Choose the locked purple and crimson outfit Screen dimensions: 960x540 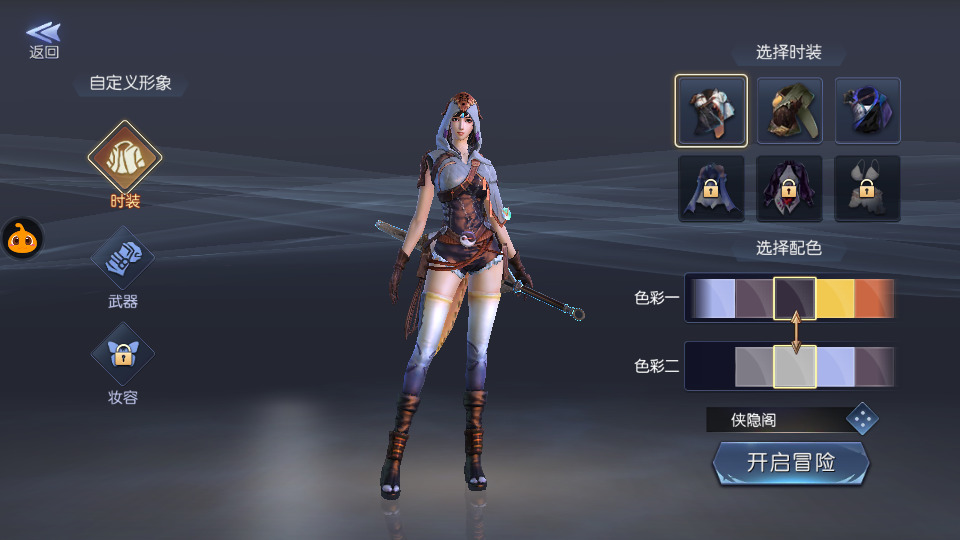[x=789, y=188]
